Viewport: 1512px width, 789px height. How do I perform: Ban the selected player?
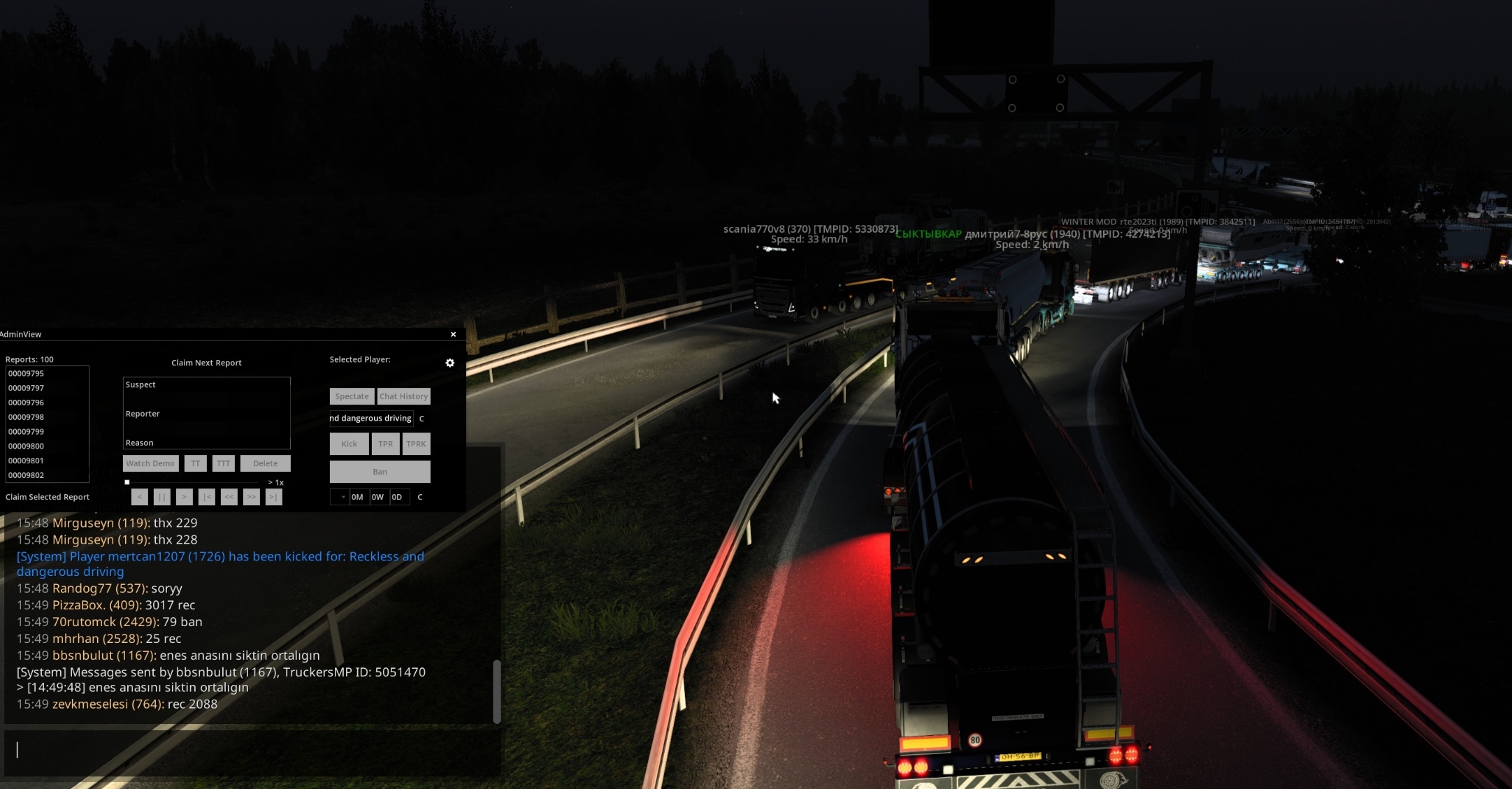[380, 472]
